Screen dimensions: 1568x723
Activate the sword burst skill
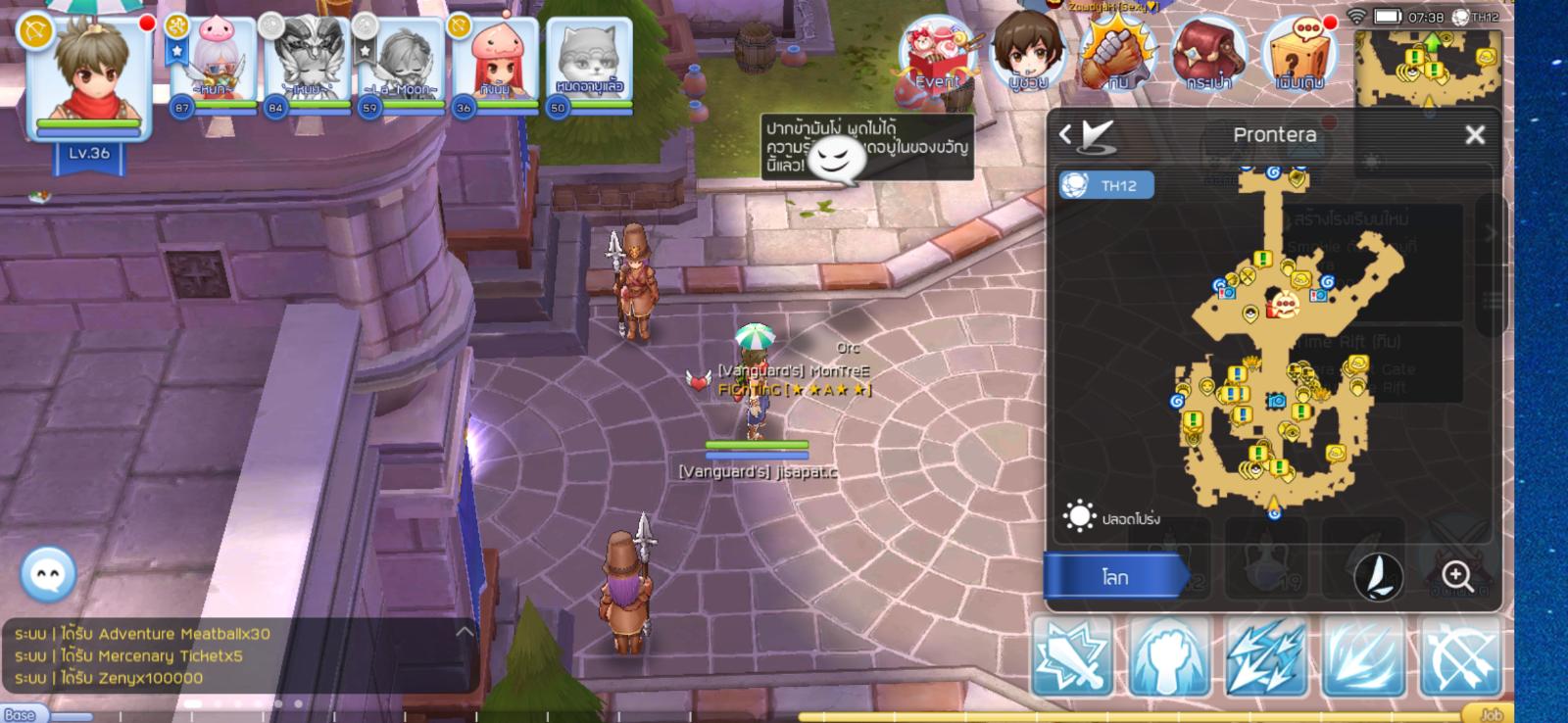(x=1072, y=656)
